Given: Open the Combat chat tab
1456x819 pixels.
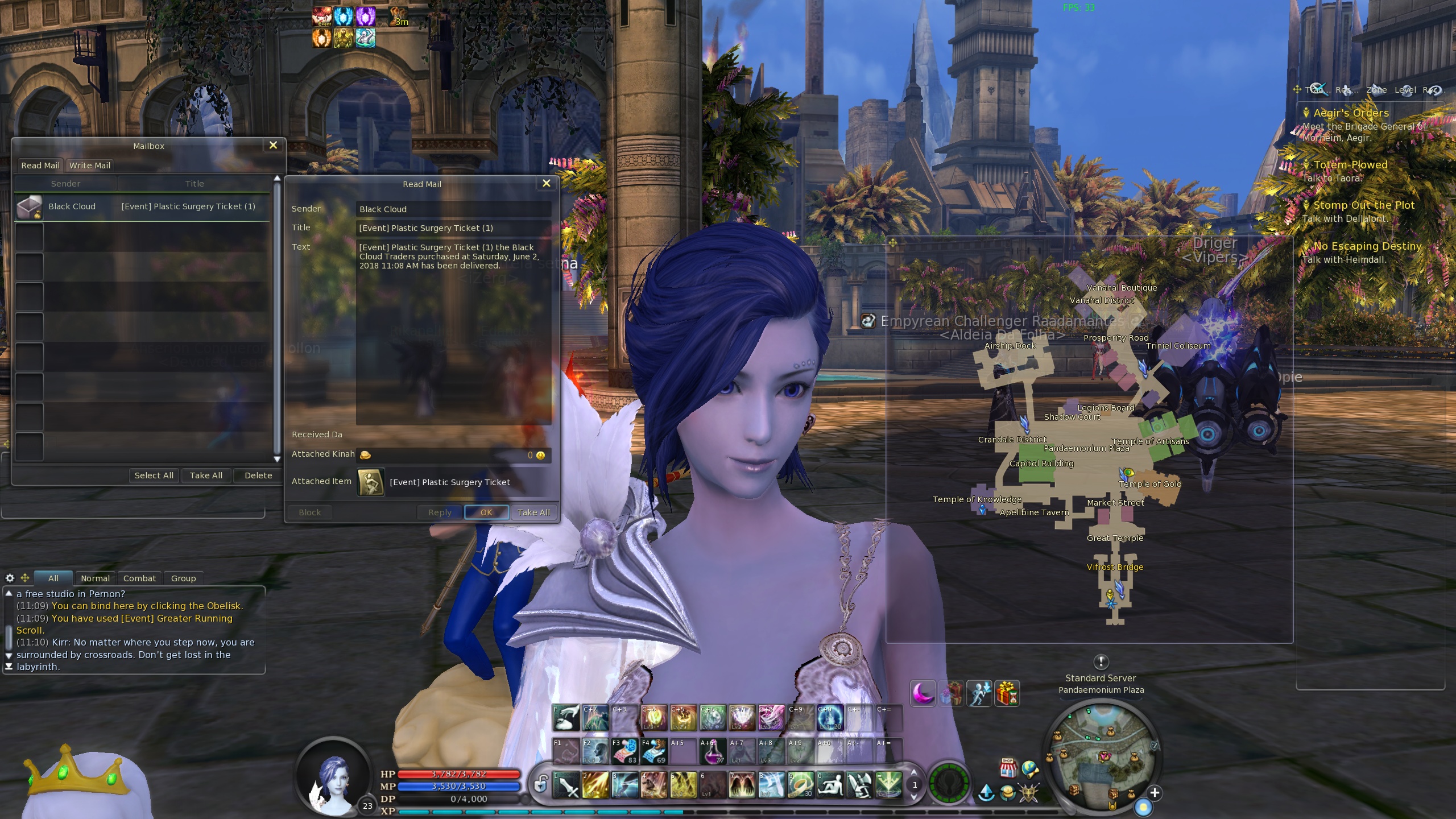Looking at the screenshot, I should (139, 578).
